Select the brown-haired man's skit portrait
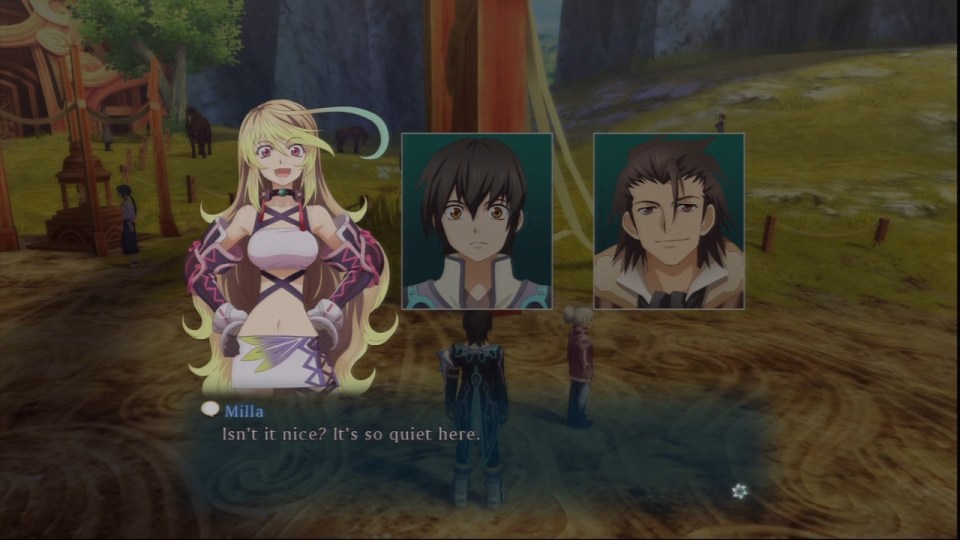This screenshot has height=540, width=960. pyautogui.click(x=669, y=221)
